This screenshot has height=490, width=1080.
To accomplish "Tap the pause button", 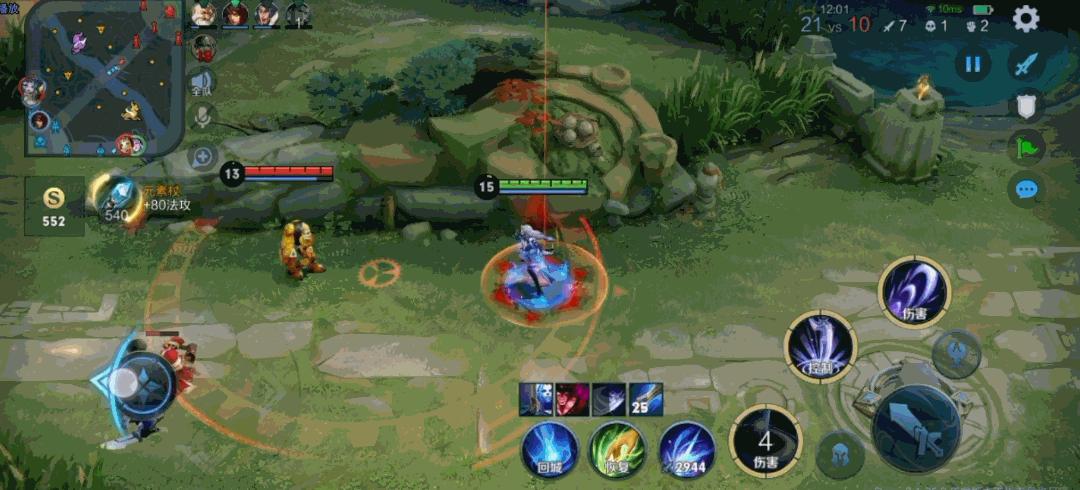I will click(x=972, y=65).
